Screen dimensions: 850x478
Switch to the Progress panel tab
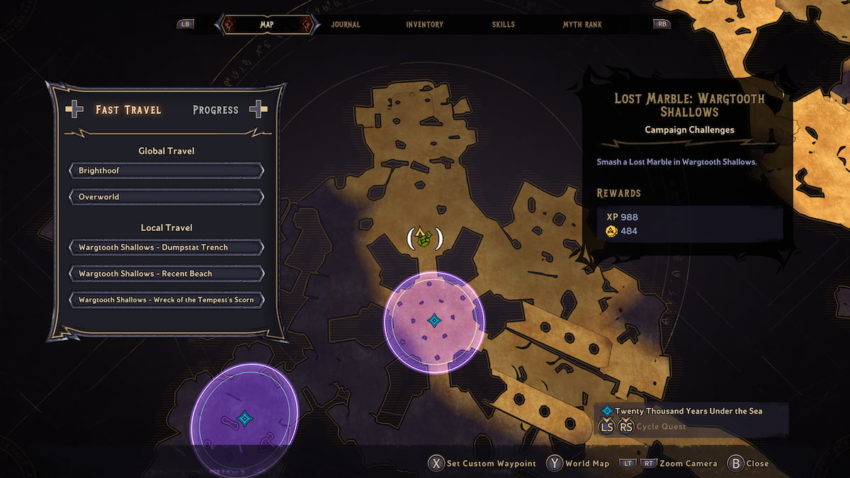pos(215,110)
